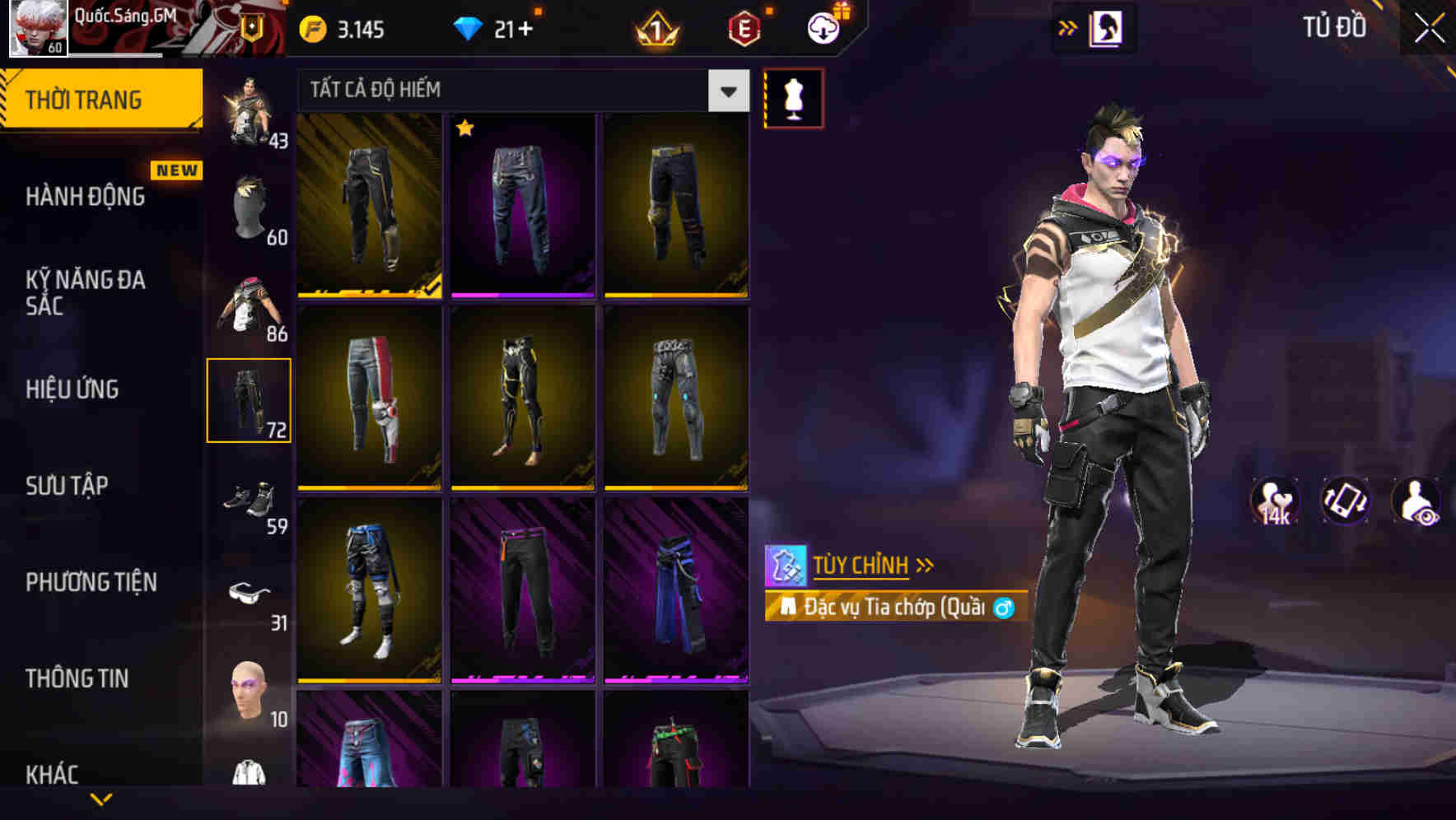Open the mannequin outfit preset view
The image size is (1456, 820).
pos(793,97)
